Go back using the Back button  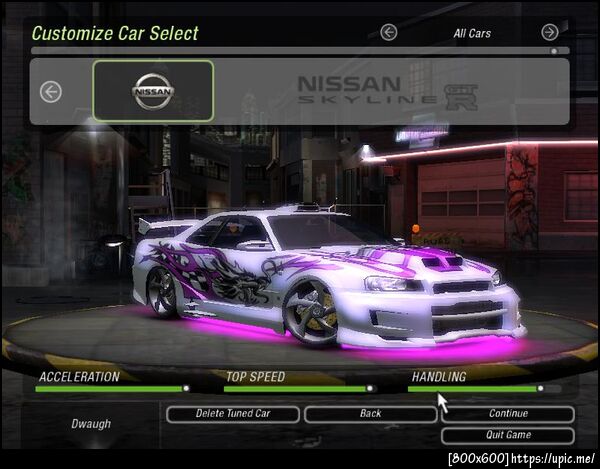click(370, 414)
